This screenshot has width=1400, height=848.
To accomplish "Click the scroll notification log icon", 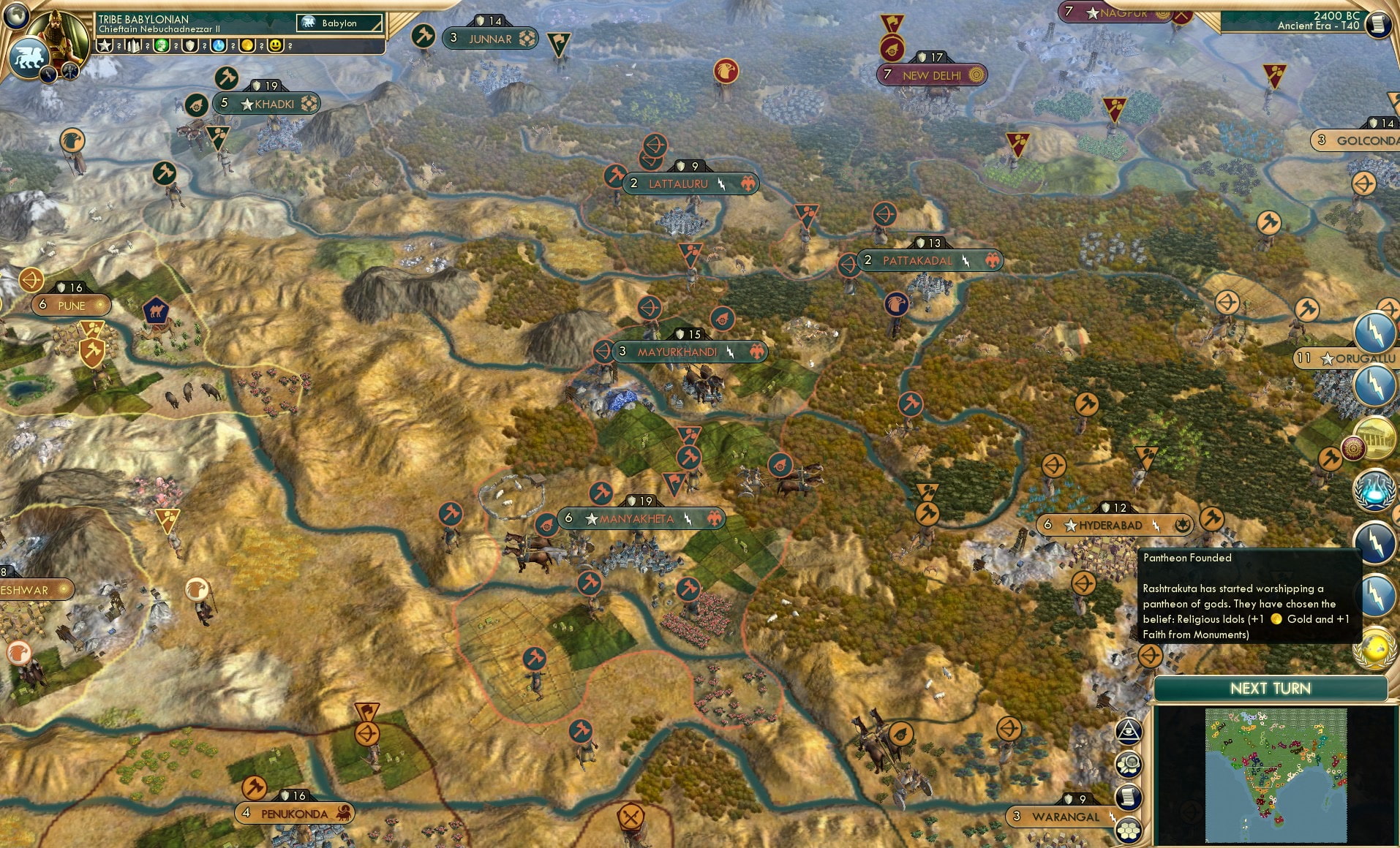I will [1129, 797].
